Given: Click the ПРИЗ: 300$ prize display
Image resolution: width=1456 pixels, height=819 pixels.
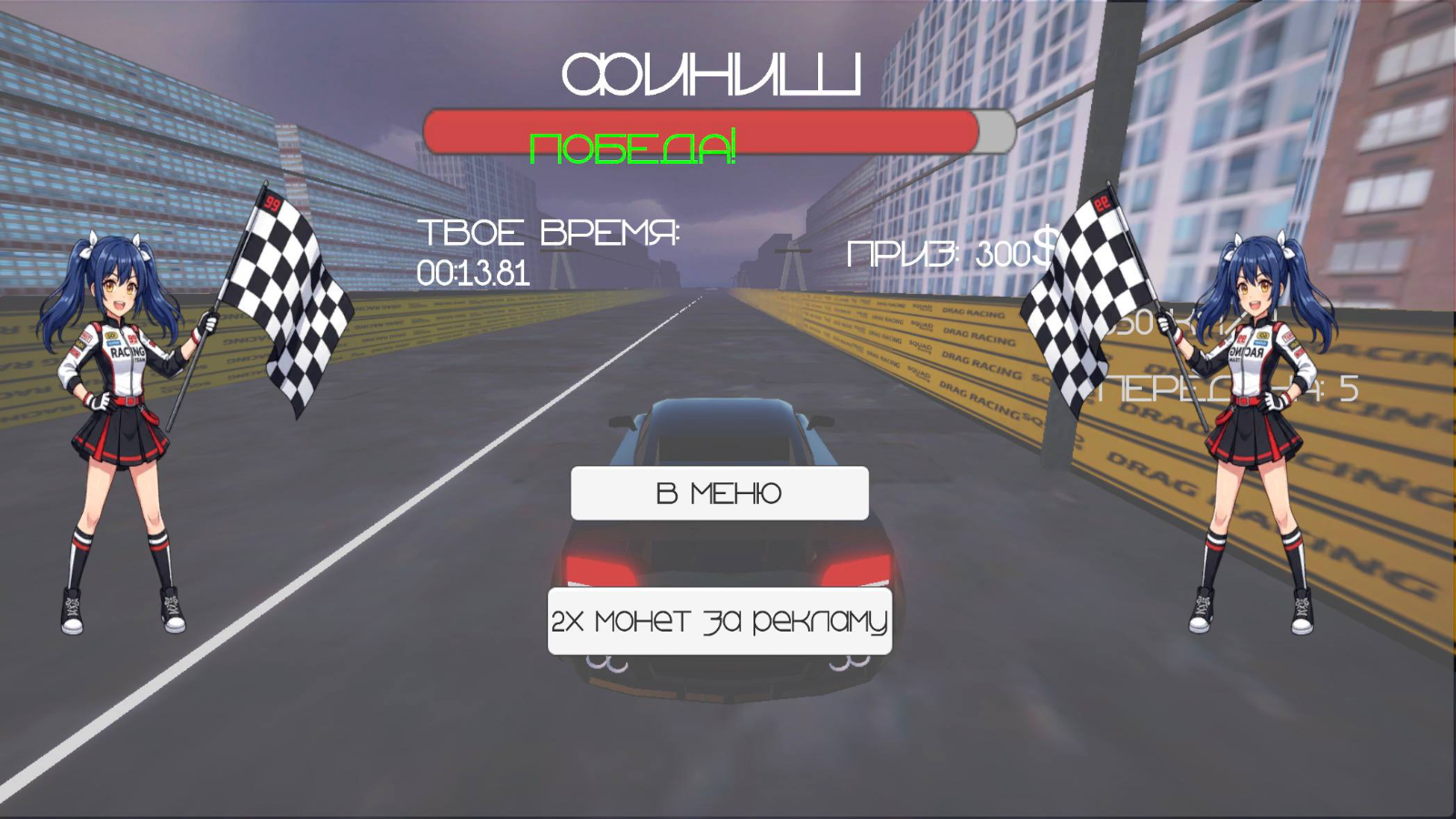Looking at the screenshot, I should tap(951, 253).
